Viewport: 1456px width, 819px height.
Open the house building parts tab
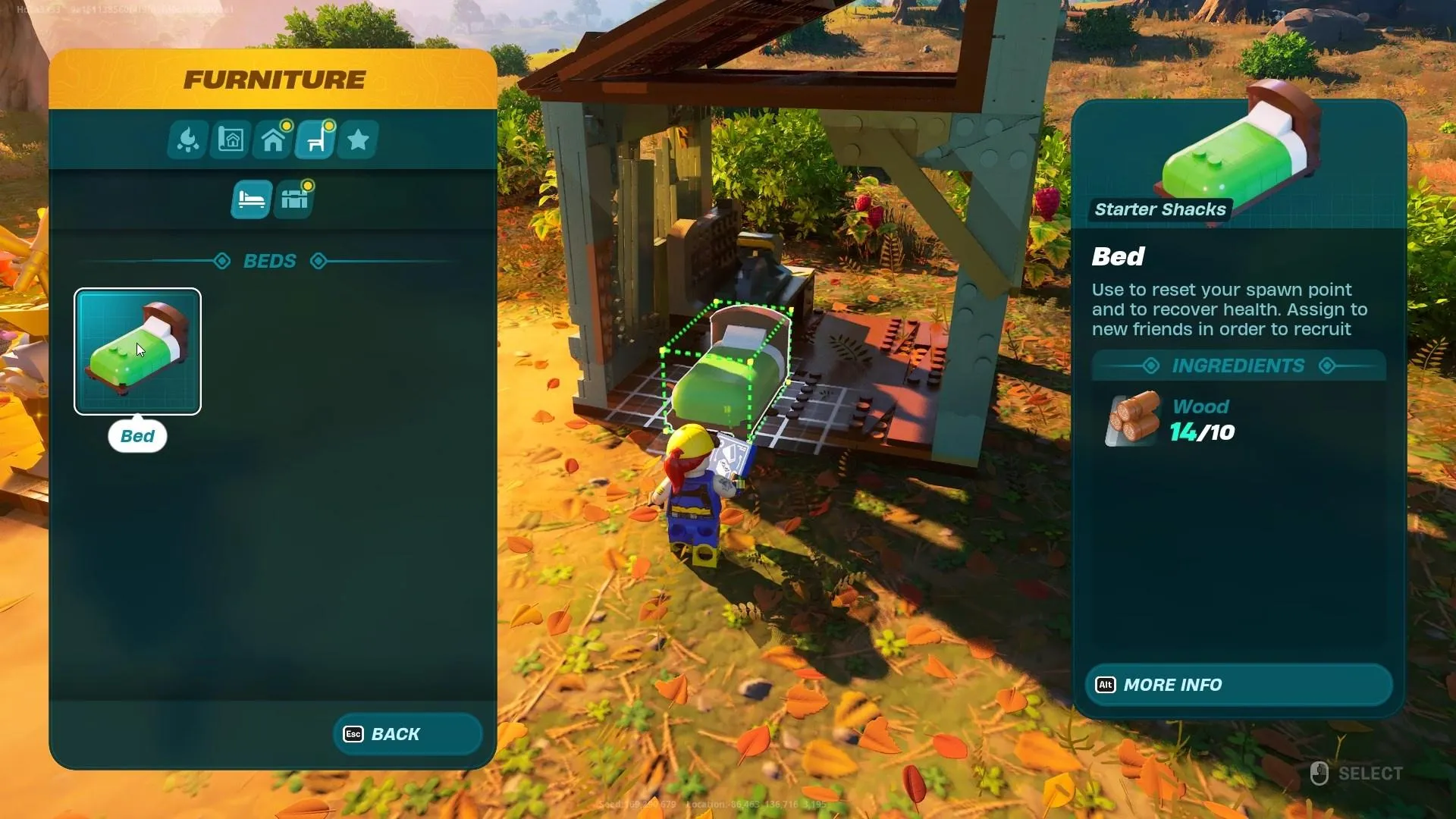tap(273, 140)
